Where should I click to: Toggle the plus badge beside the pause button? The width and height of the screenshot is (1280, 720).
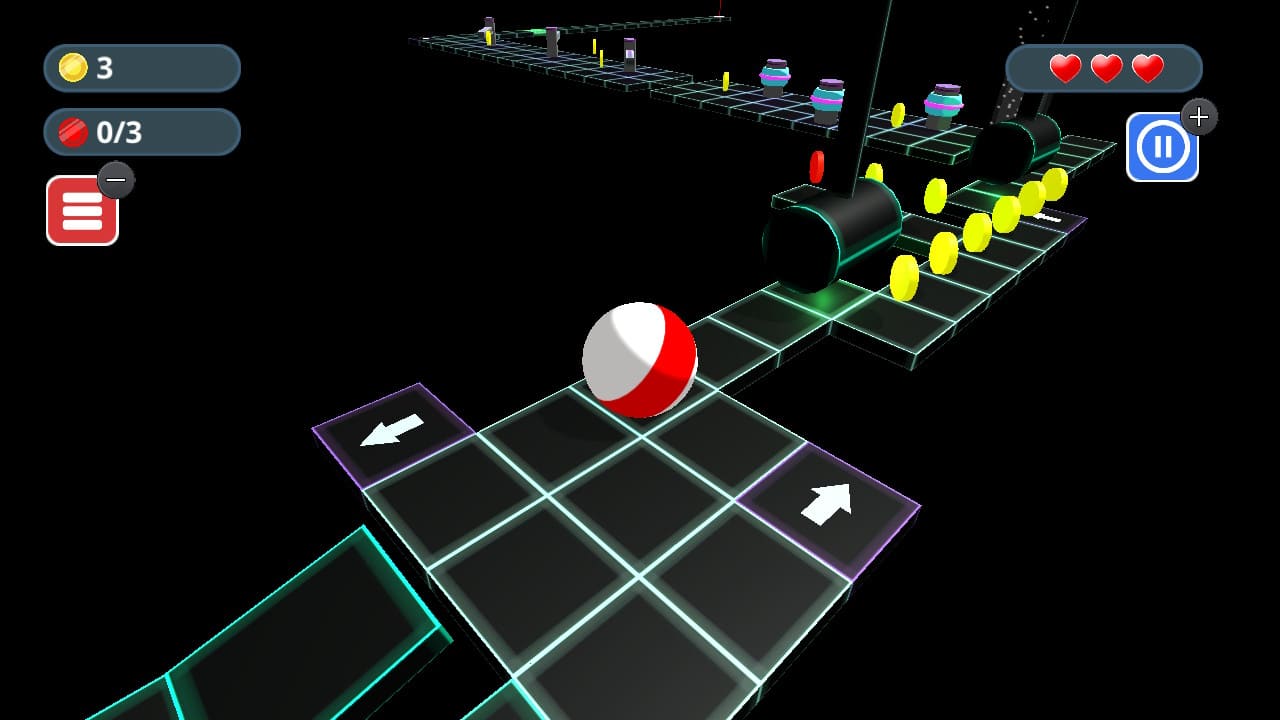[x=1198, y=117]
